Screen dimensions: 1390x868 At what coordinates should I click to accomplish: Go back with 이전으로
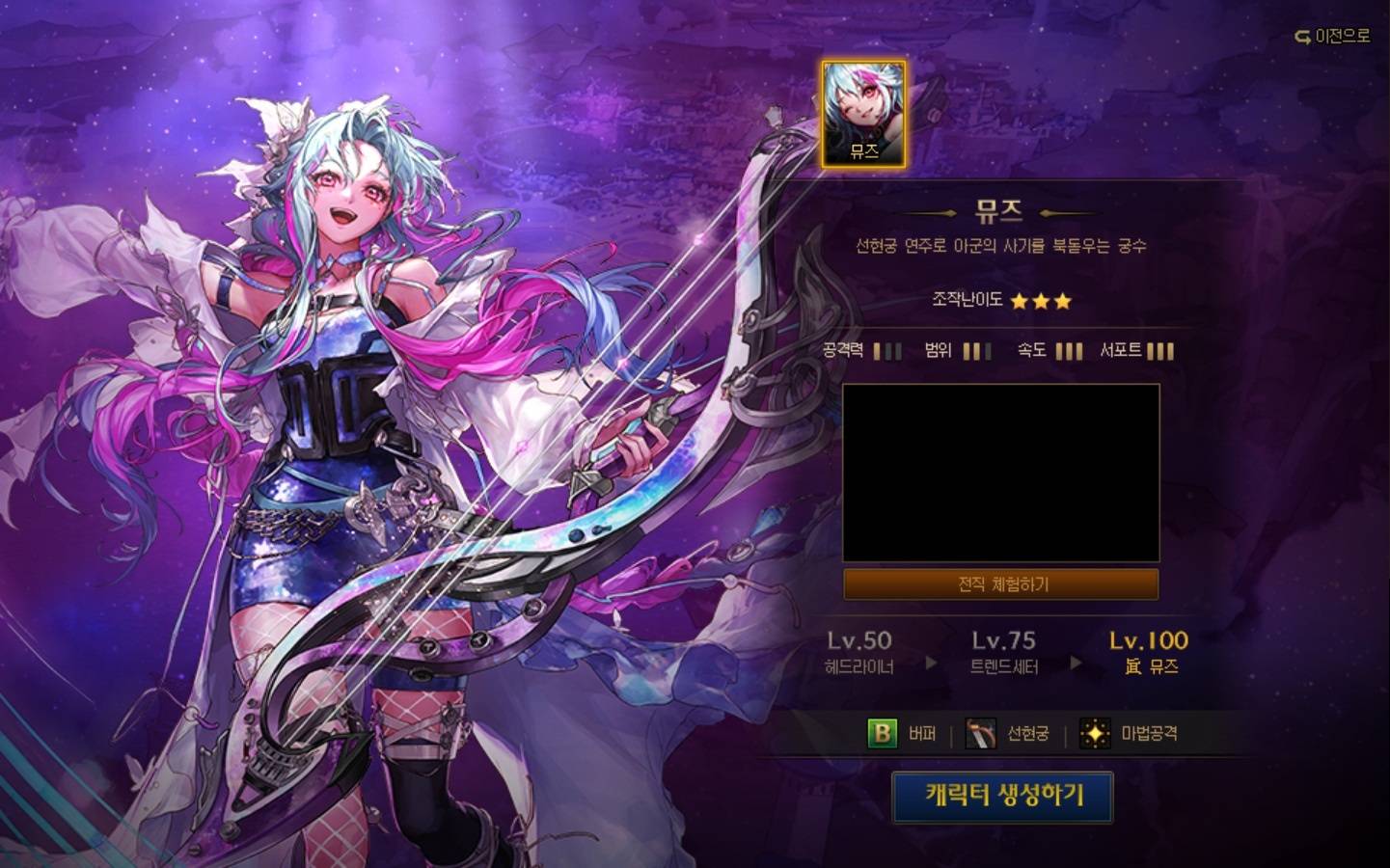(1332, 37)
